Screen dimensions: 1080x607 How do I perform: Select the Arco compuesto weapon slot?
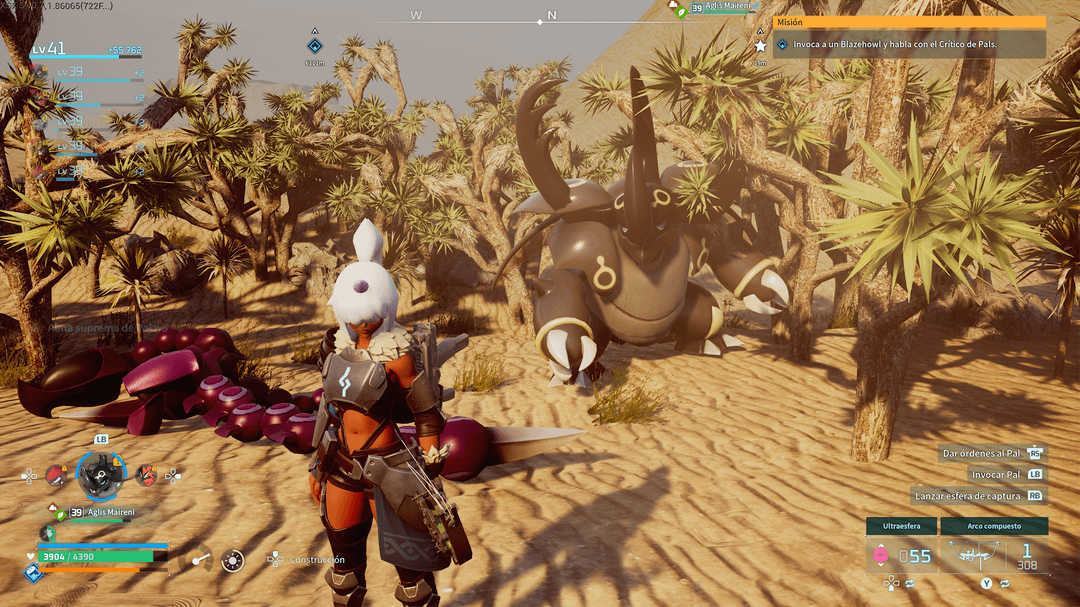coord(994,547)
